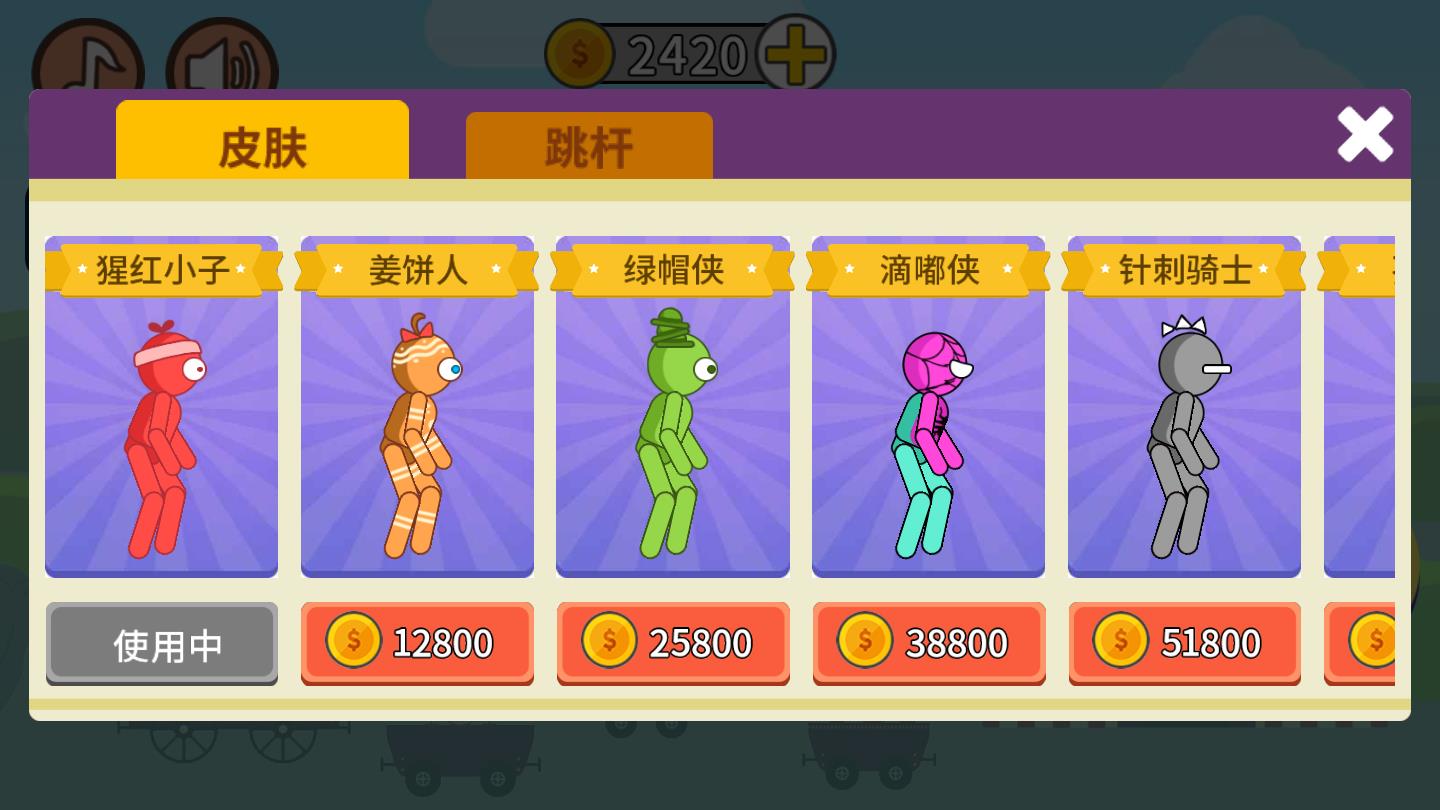The height and width of the screenshot is (810, 1440).
Task: Buy 姜饼人 for 12800 coins
Action: tap(417, 643)
